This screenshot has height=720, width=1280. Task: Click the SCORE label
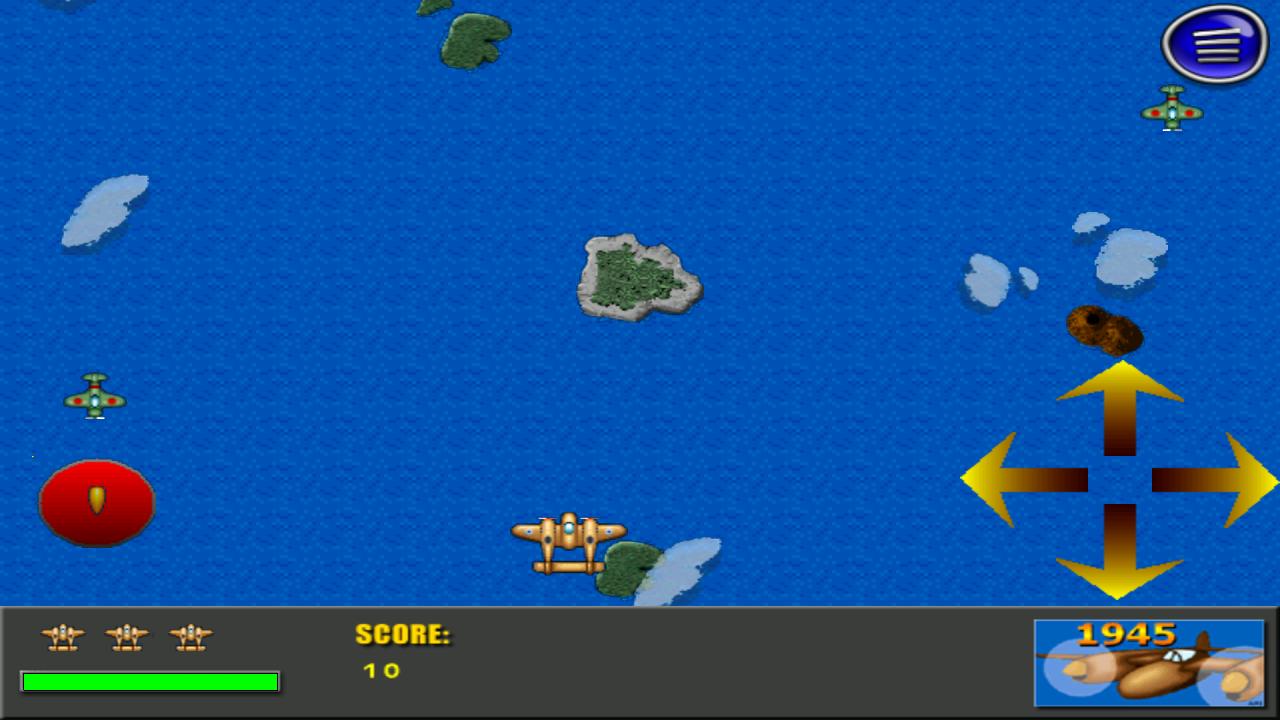(402, 635)
